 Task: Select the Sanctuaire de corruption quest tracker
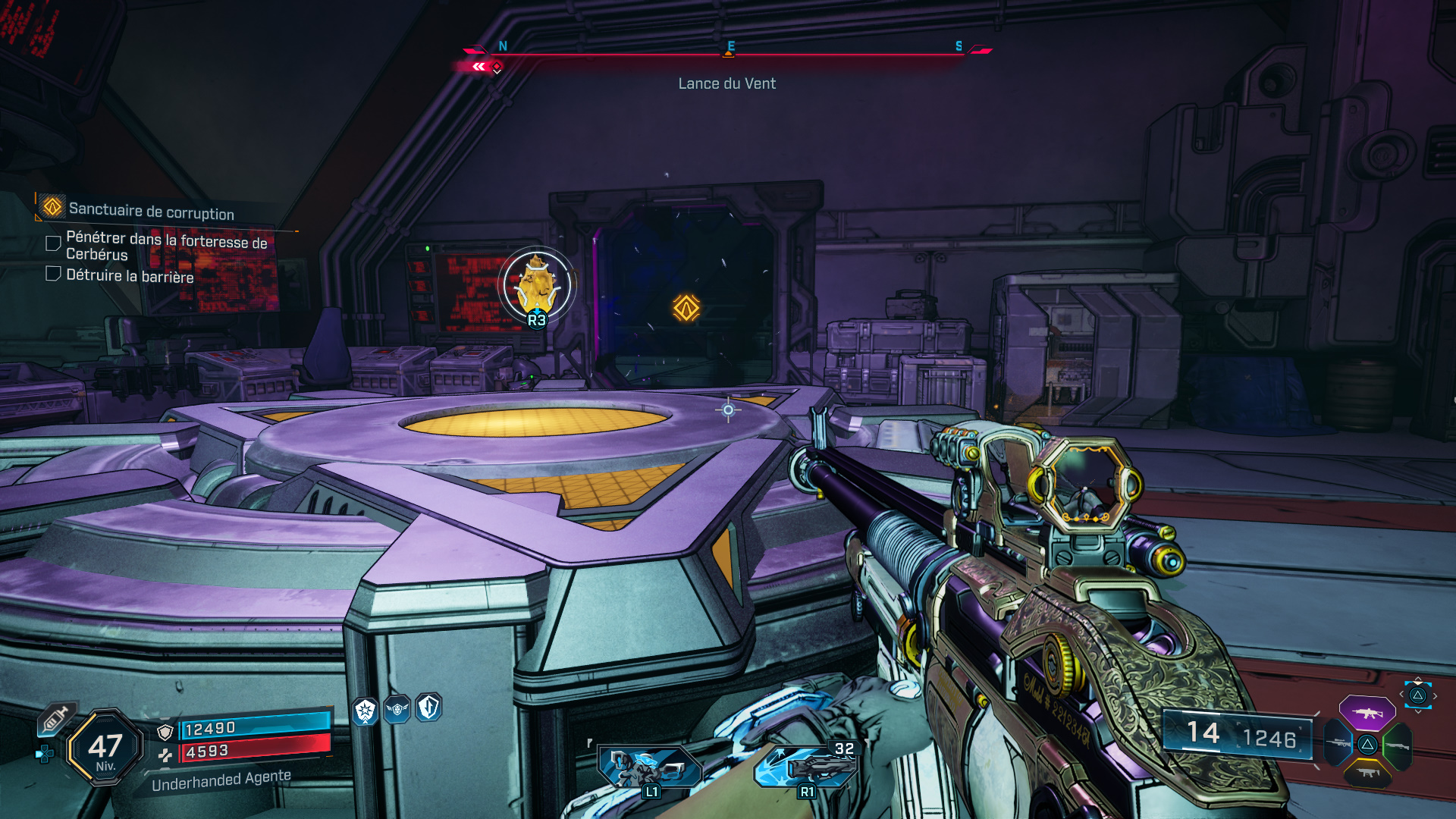[151, 210]
